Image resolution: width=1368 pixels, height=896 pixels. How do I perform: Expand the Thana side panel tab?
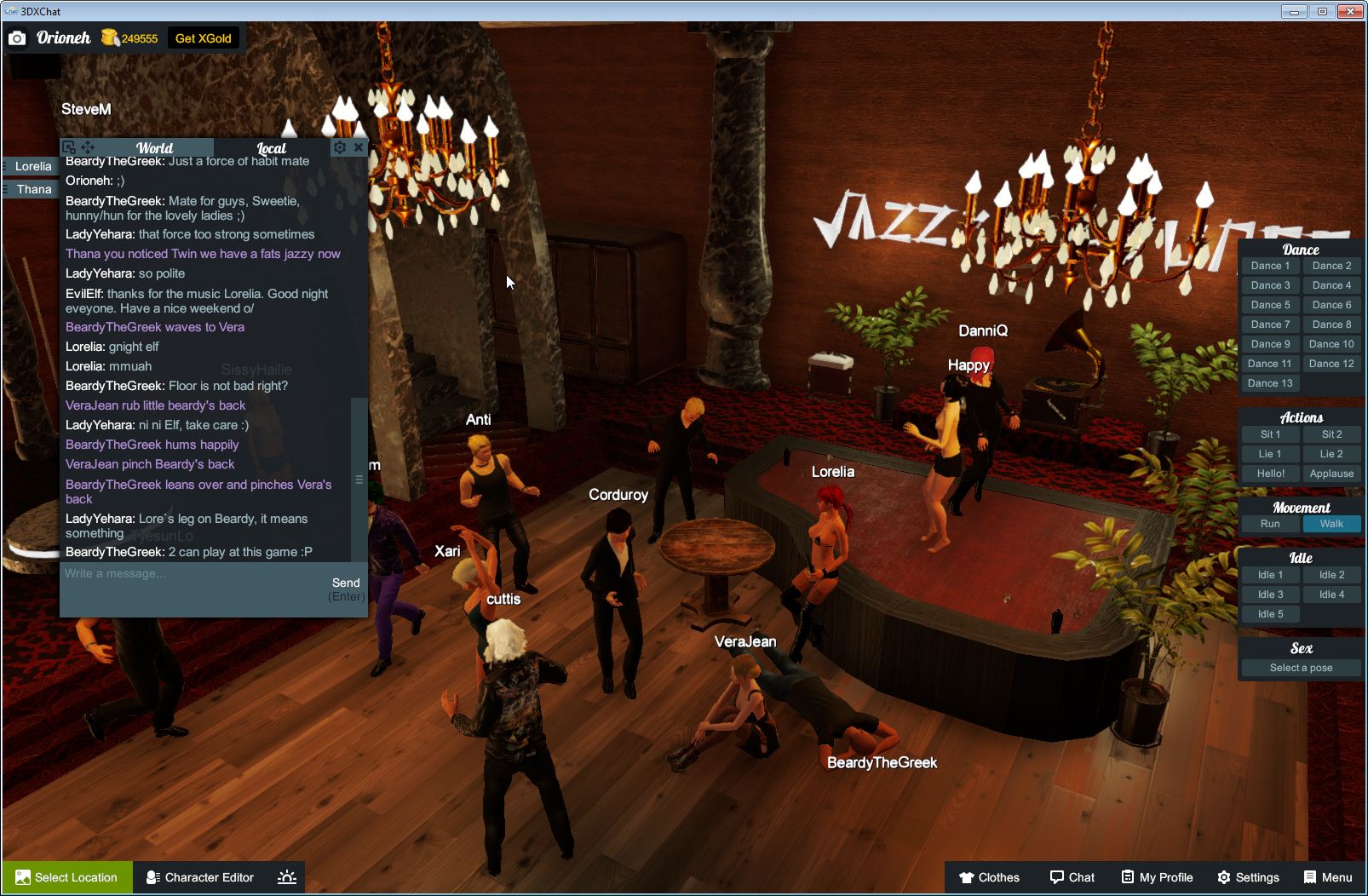point(32,189)
